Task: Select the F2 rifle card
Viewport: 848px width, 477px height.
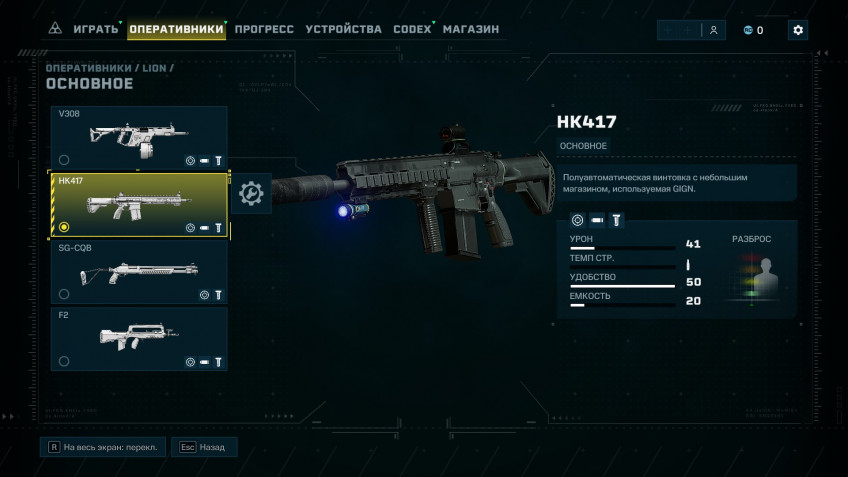Action: pyautogui.click(x=139, y=339)
